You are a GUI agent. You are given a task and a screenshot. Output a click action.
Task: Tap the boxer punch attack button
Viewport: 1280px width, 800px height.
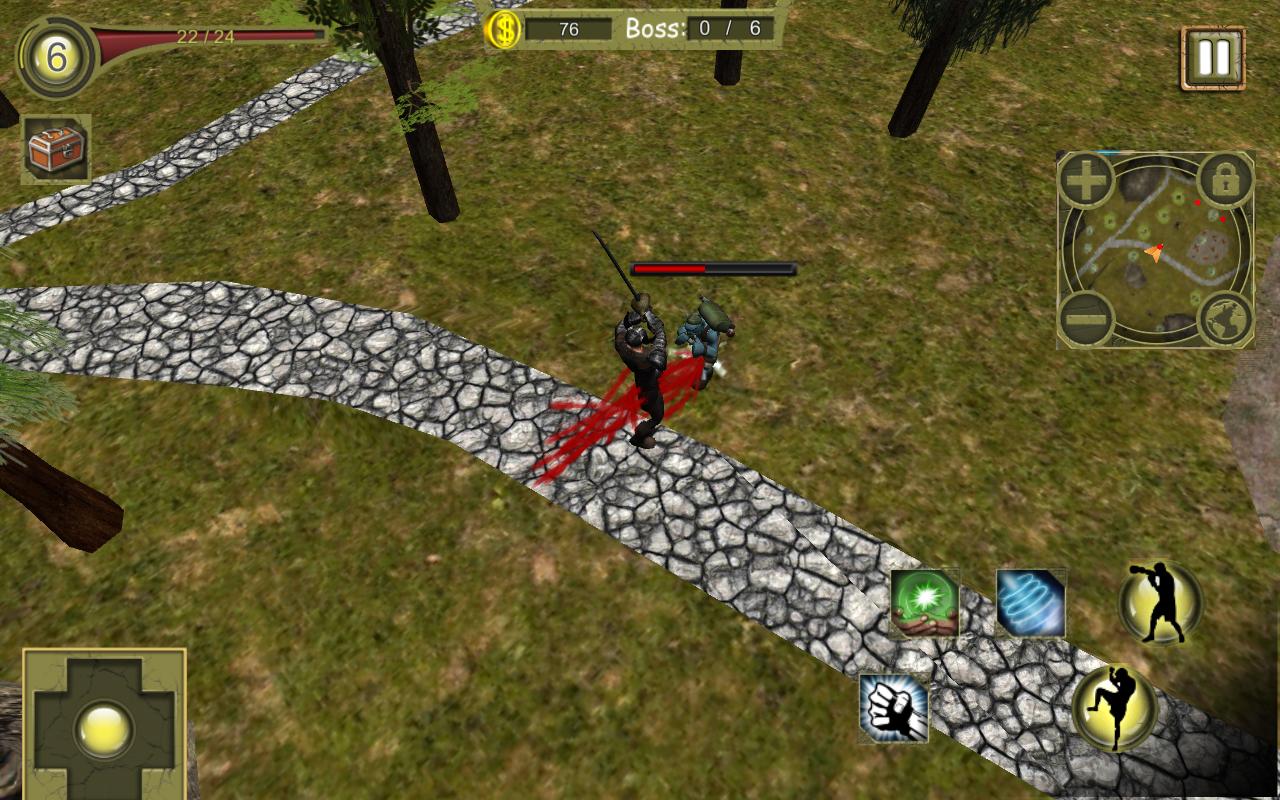point(1160,602)
